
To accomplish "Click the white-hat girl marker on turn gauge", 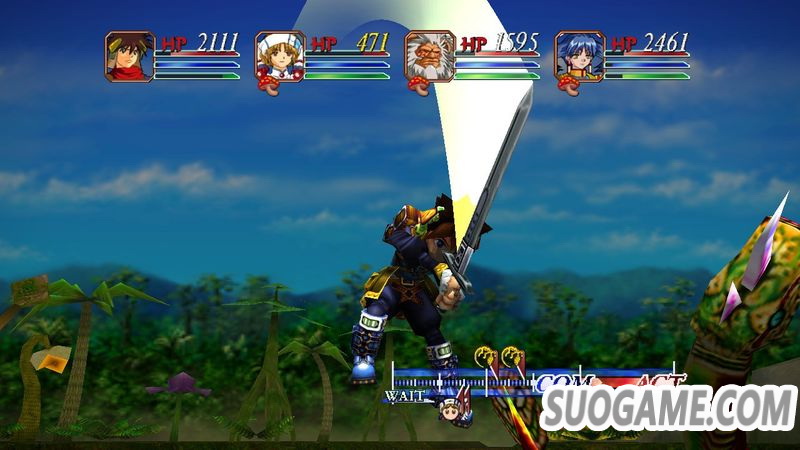I will pyautogui.click(x=449, y=407).
